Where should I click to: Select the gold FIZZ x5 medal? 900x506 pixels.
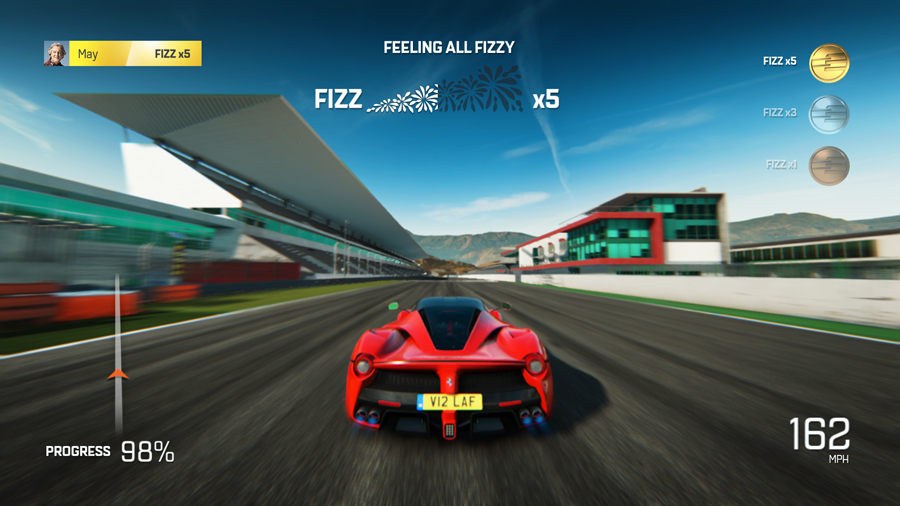(x=828, y=63)
